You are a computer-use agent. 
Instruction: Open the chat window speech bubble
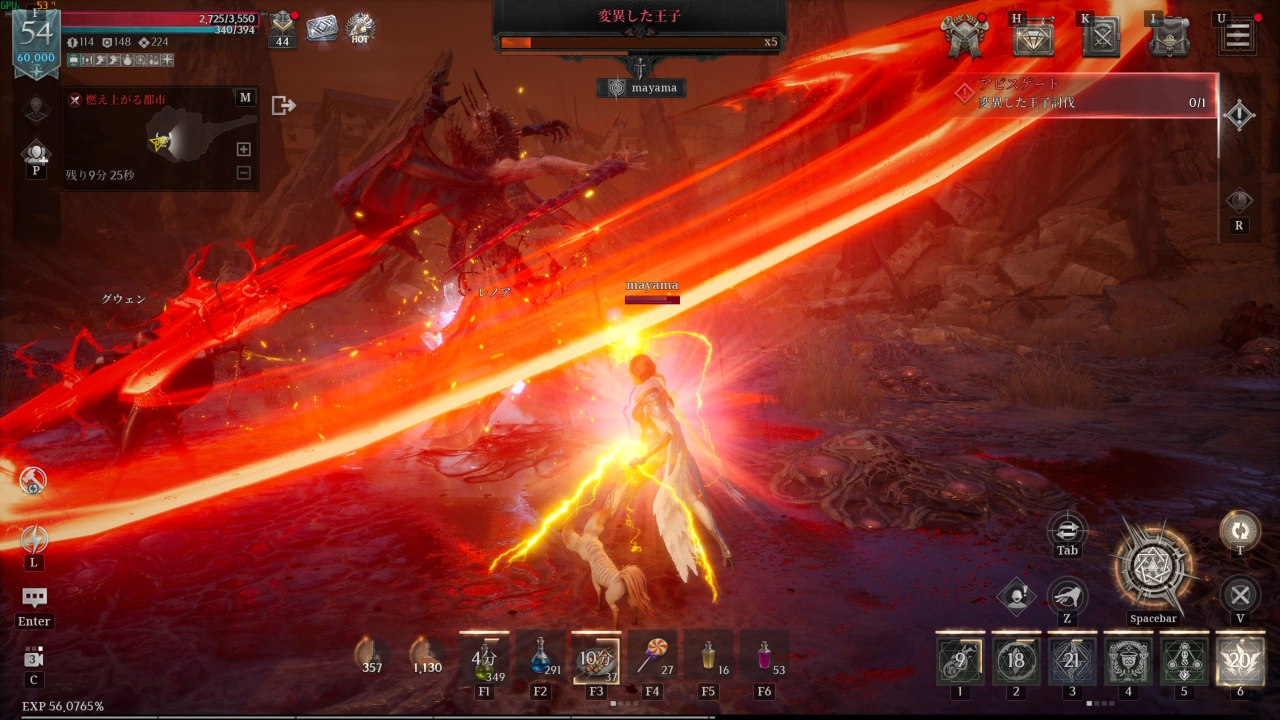pos(34,598)
